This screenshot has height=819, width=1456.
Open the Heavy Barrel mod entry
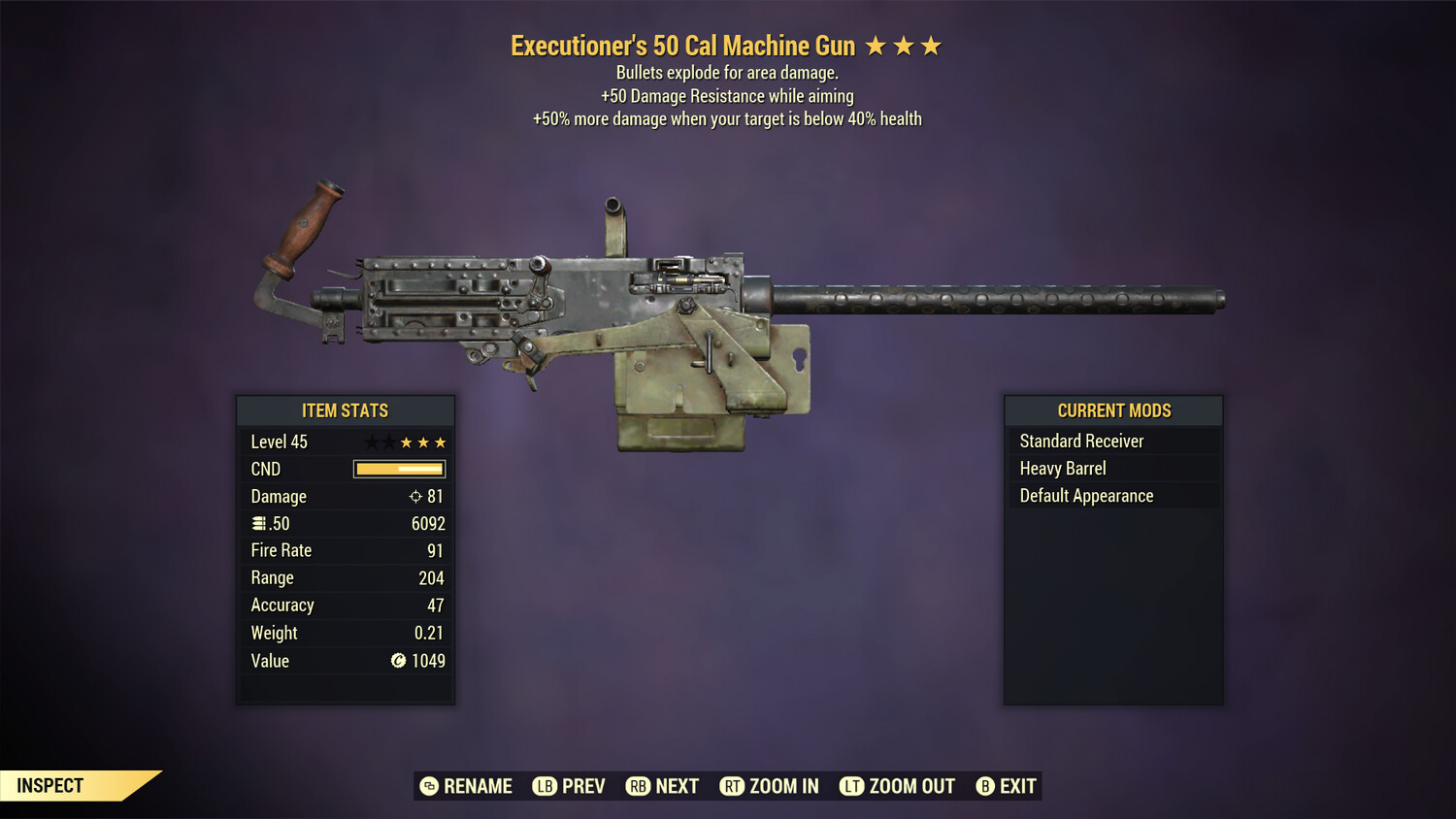pos(1062,468)
